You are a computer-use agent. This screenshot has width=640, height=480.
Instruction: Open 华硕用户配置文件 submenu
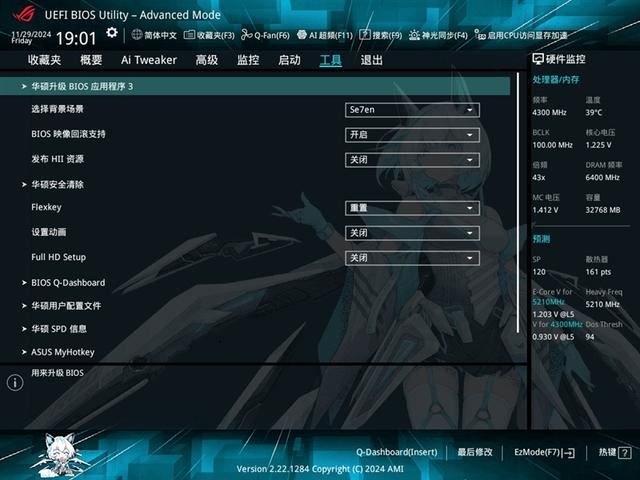(x=66, y=306)
